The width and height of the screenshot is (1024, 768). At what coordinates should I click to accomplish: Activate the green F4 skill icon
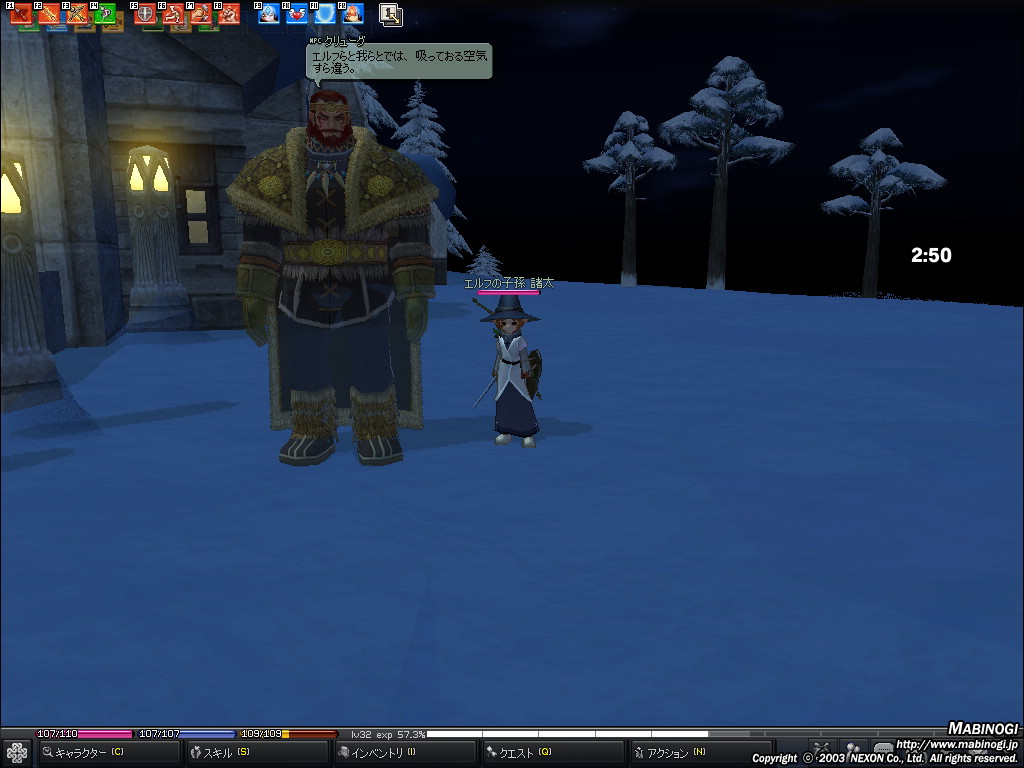105,15
